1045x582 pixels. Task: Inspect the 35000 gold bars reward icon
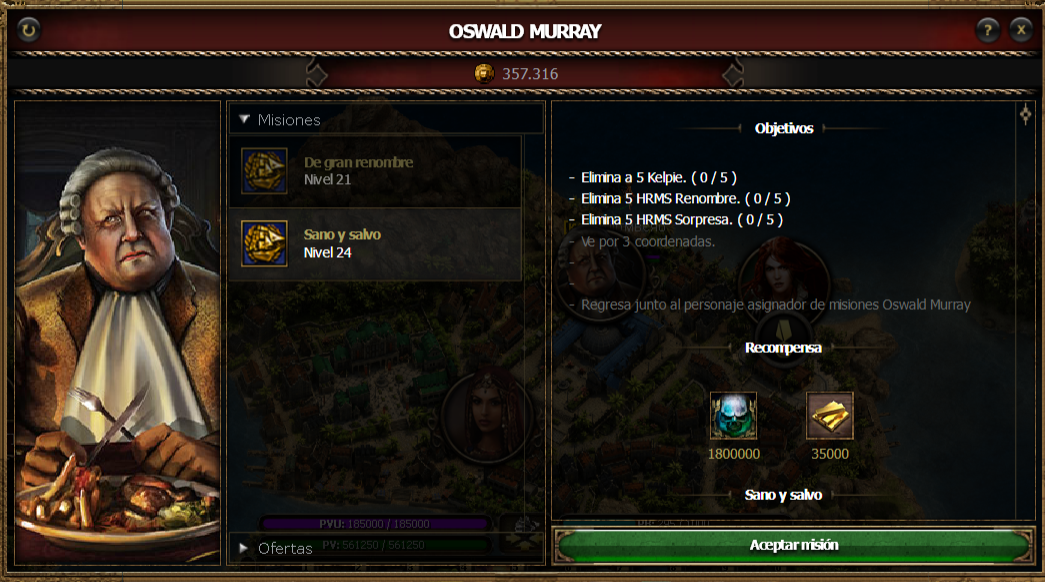[x=829, y=416]
